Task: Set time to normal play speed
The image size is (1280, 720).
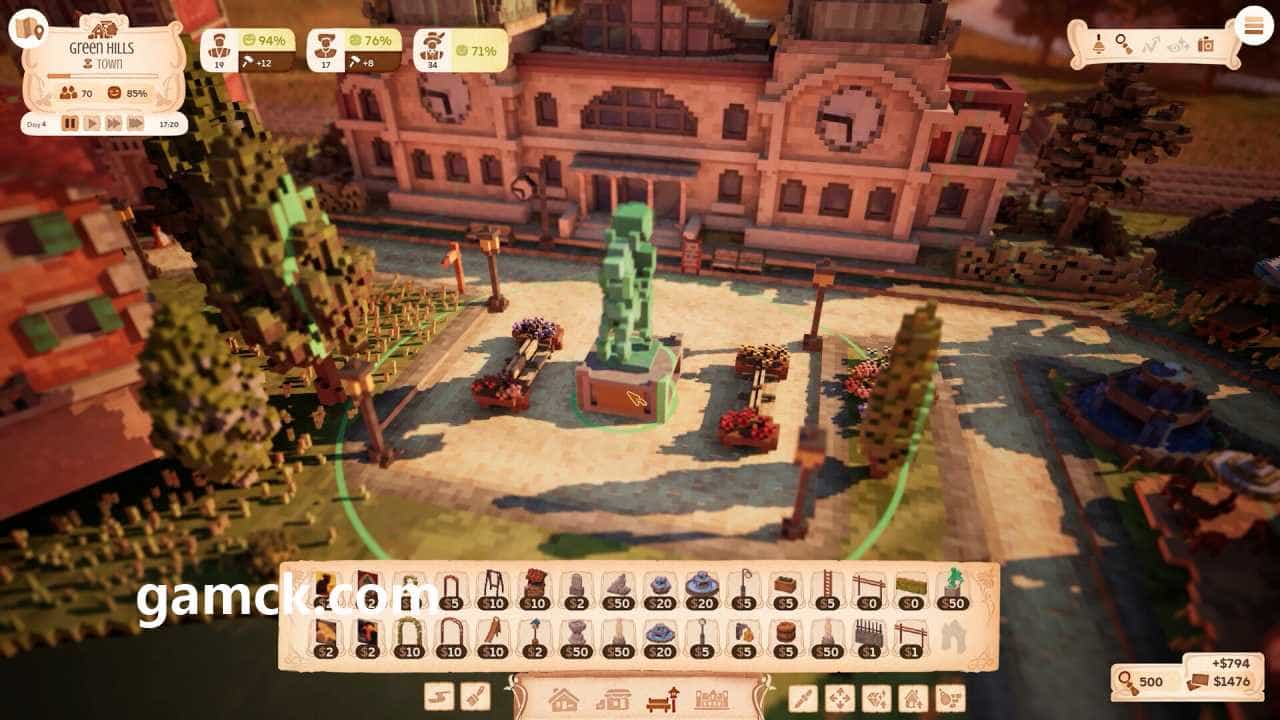Action: (x=92, y=123)
